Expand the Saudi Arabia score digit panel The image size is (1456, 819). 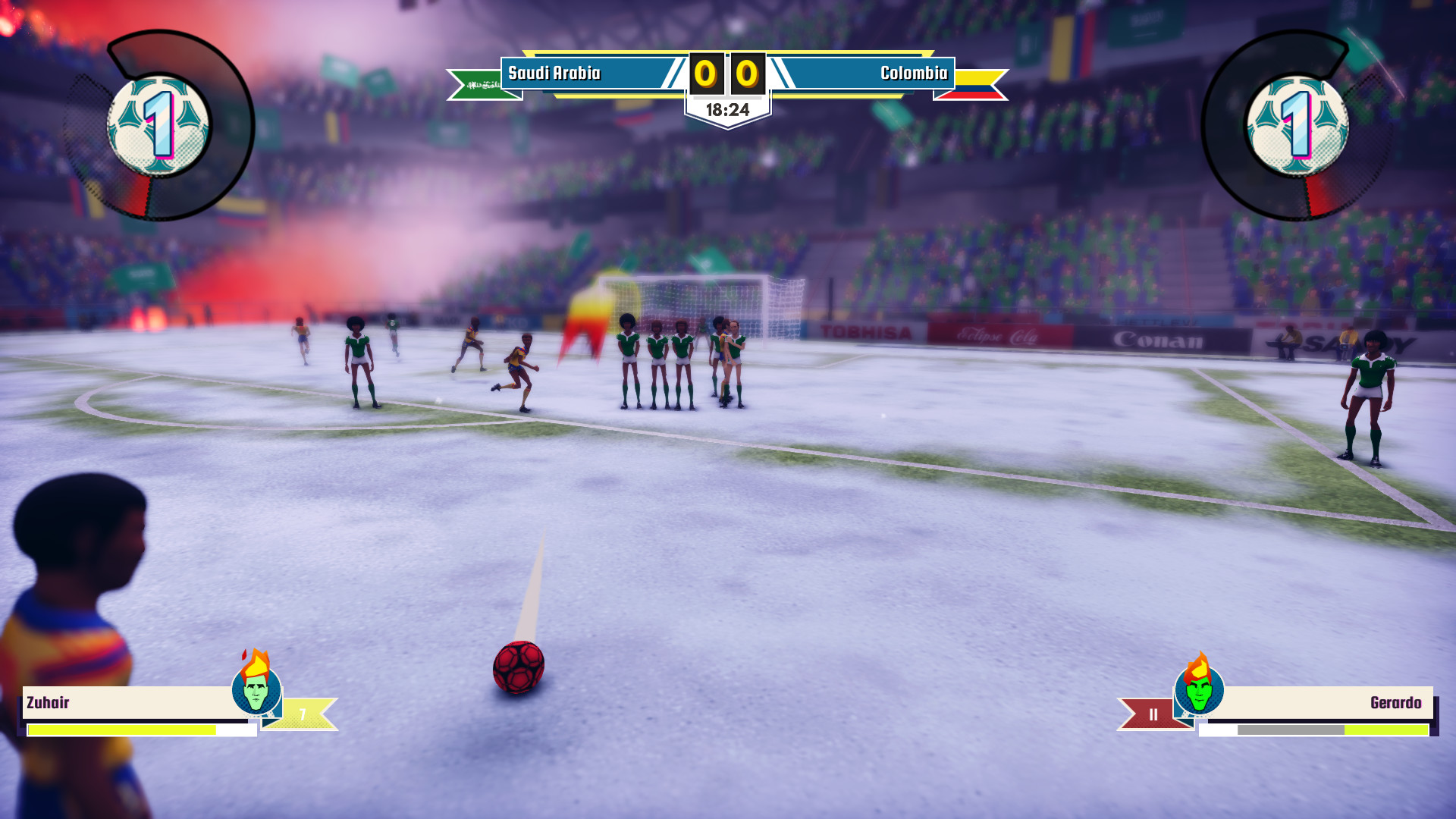pyautogui.click(x=705, y=74)
